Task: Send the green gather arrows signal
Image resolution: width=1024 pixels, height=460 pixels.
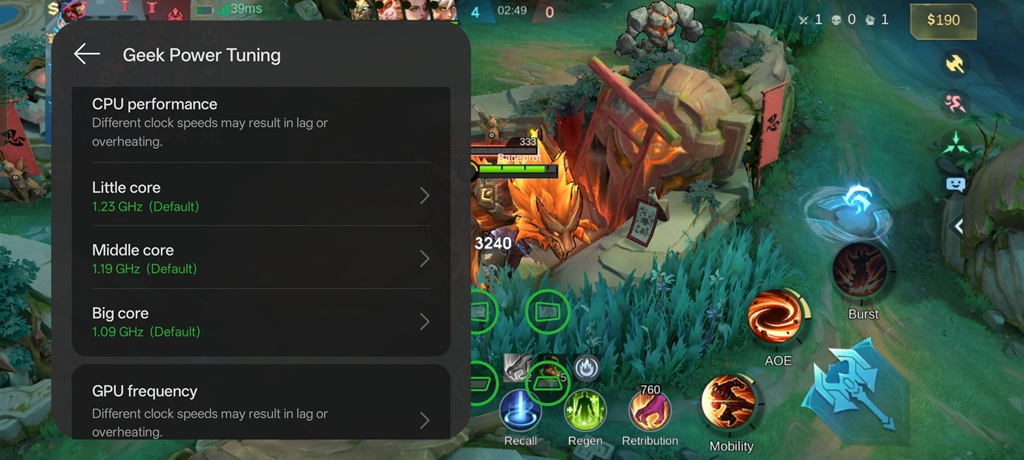Action: (x=955, y=142)
